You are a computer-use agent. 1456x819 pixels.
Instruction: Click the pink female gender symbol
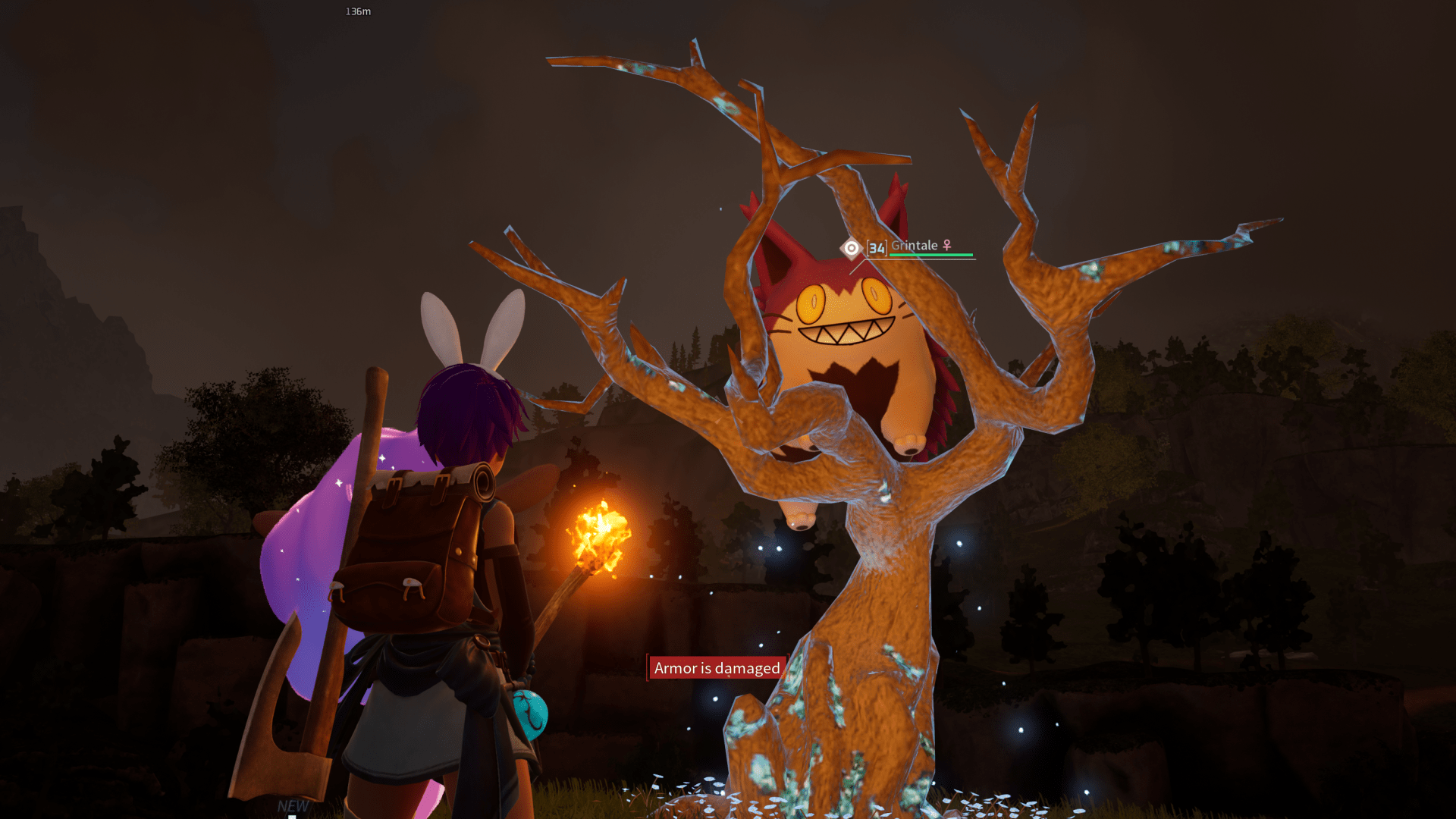(x=947, y=245)
